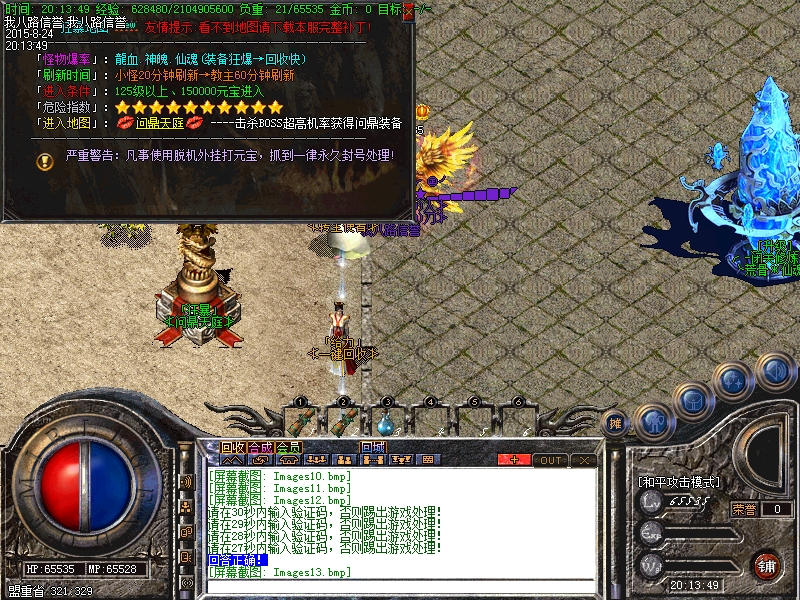This screenshot has width=800, height=600.
Task: Click the red plus button above the chat
Action: pyautogui.click(x=515, y=460)
